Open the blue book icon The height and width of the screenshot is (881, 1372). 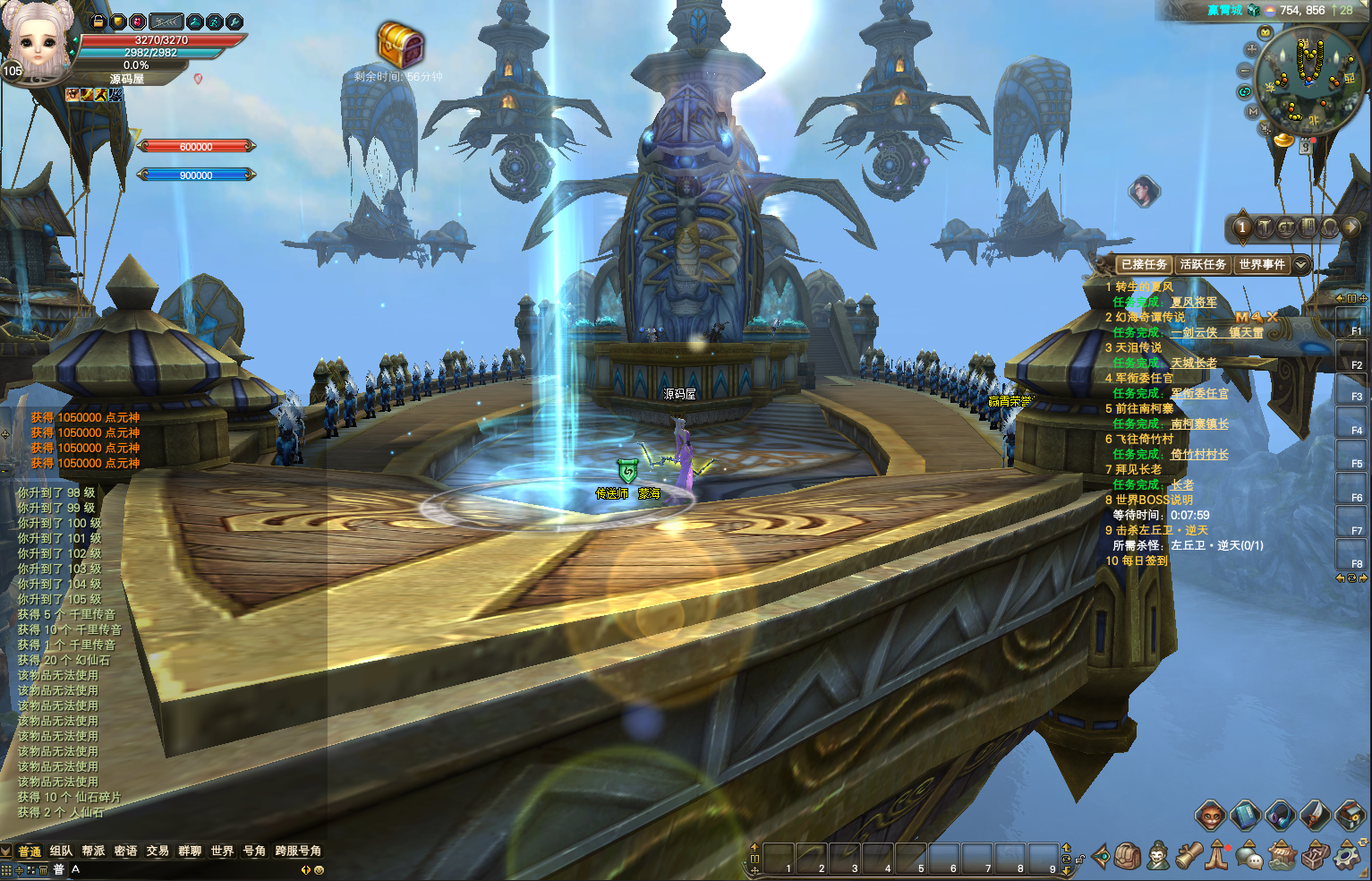(x=1245, y=816)
